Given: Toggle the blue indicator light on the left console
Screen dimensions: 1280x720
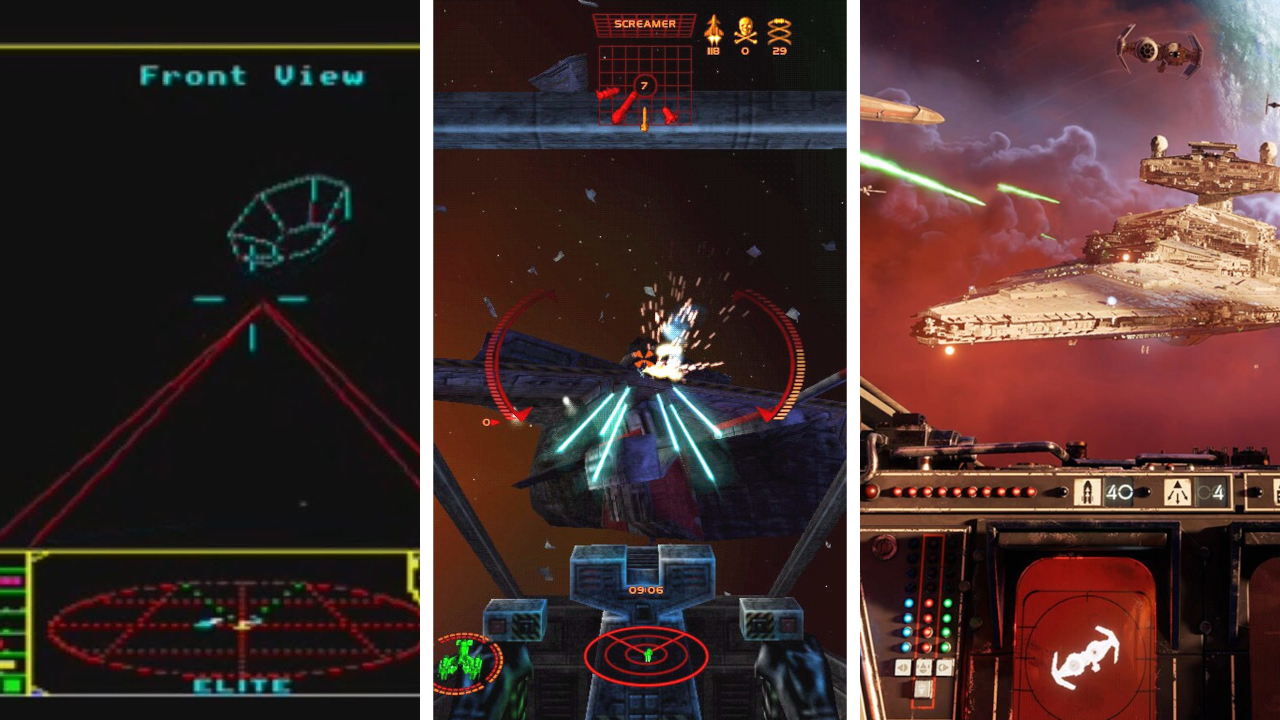Looking at the screenshot, I should click(908, 603).
